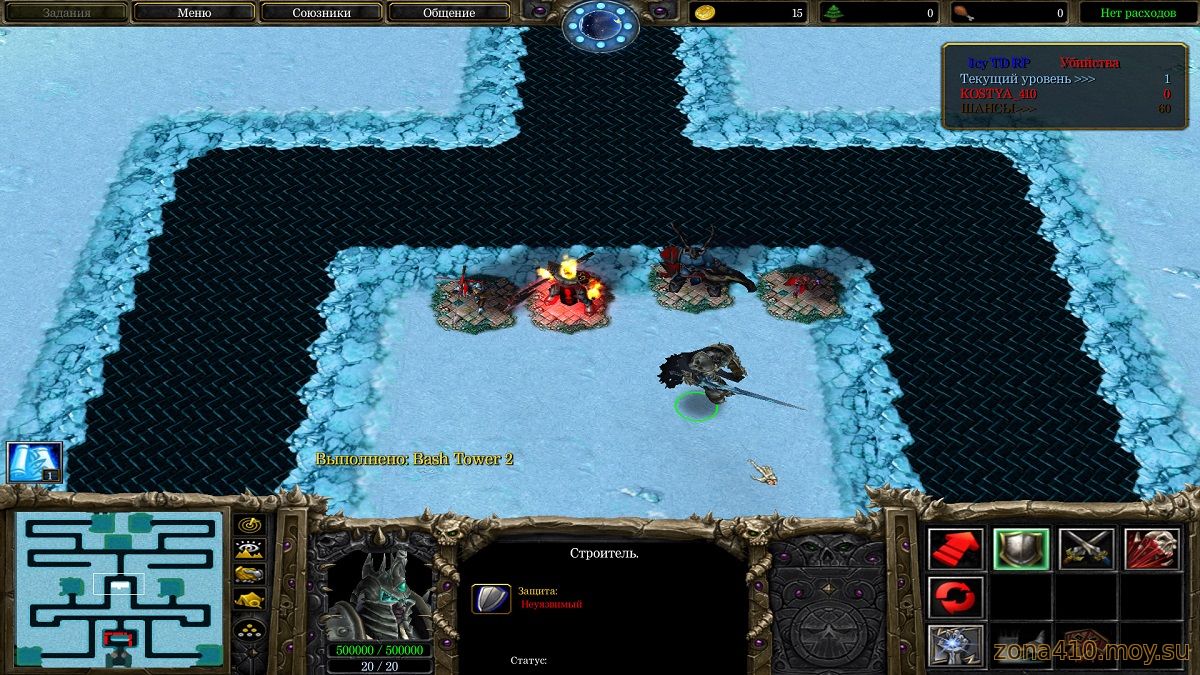Toggle the minimap ally color mode button

[x=249, y=574]
